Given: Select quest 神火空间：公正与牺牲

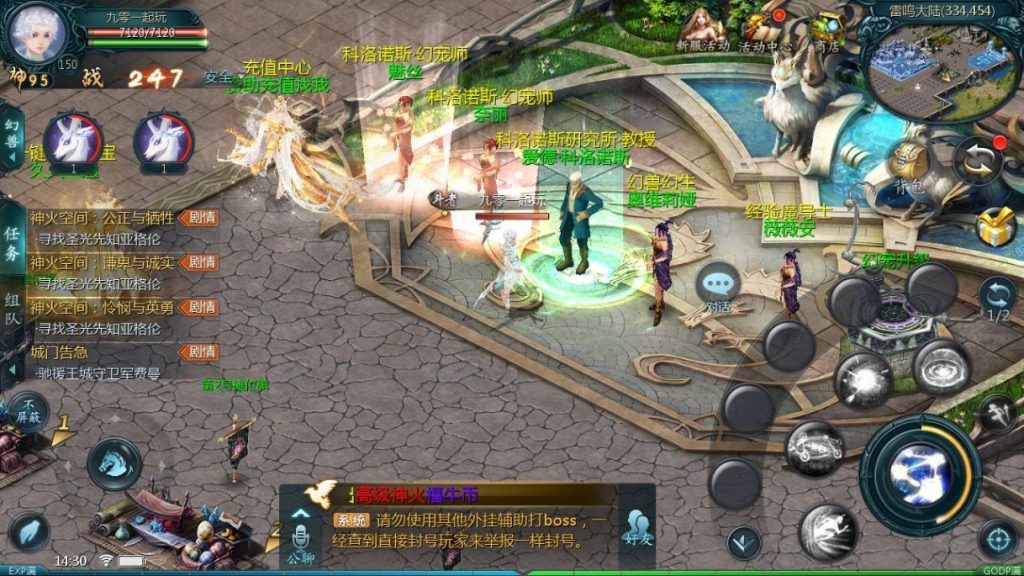Looking at the screenshot, I should tap(102, 218).
